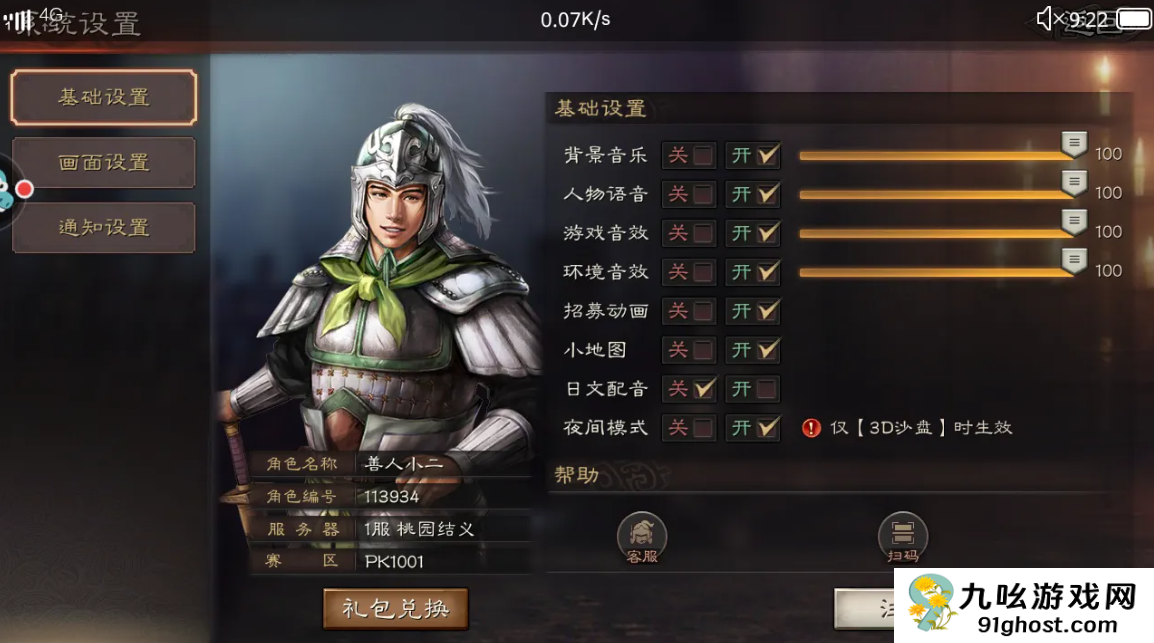1154x643 pixels.
Task: Check 开 for 环境音效
Action: [x=767, y=272]
